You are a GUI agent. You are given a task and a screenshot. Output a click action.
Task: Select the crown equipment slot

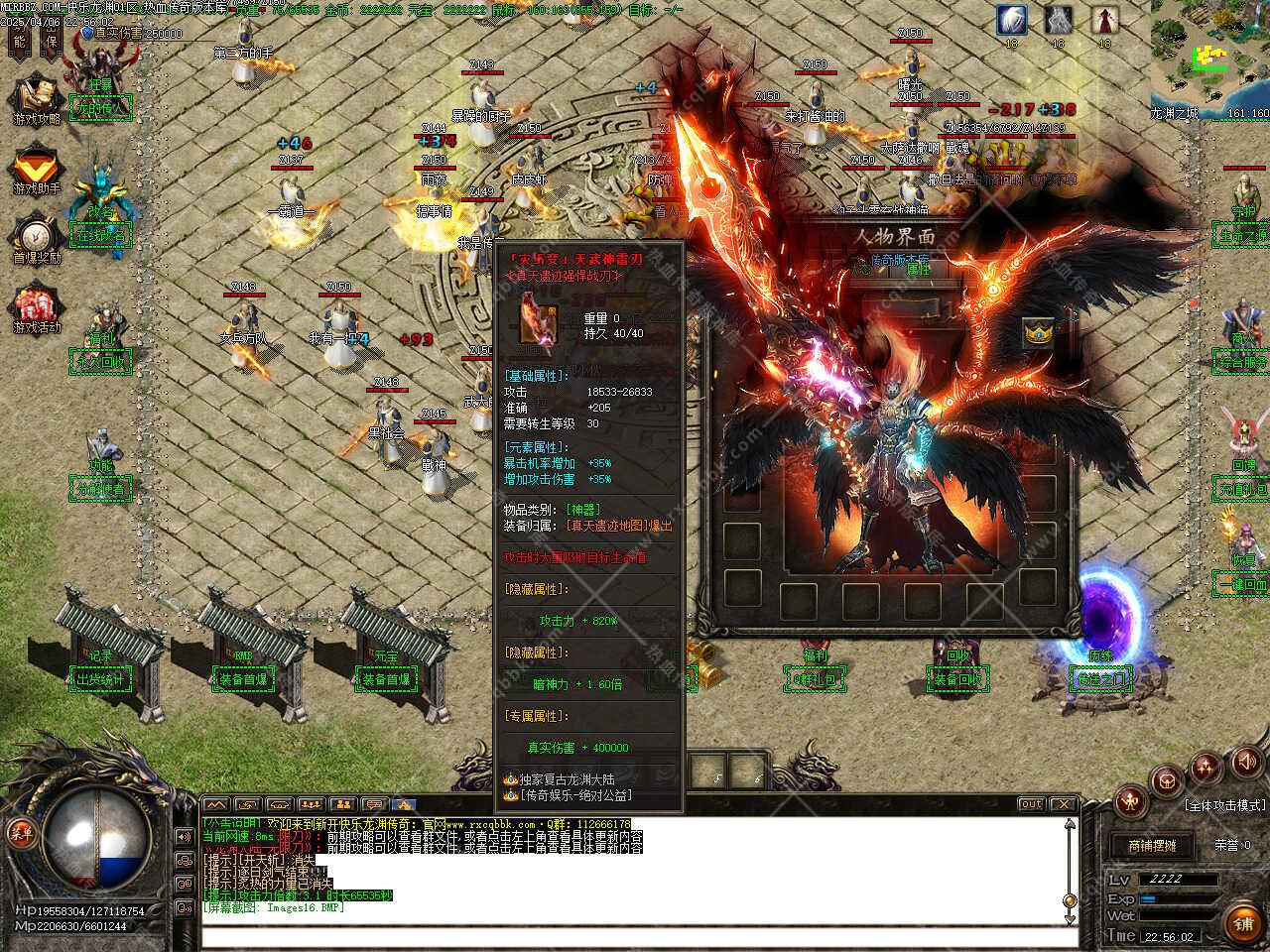(1038, 333)
